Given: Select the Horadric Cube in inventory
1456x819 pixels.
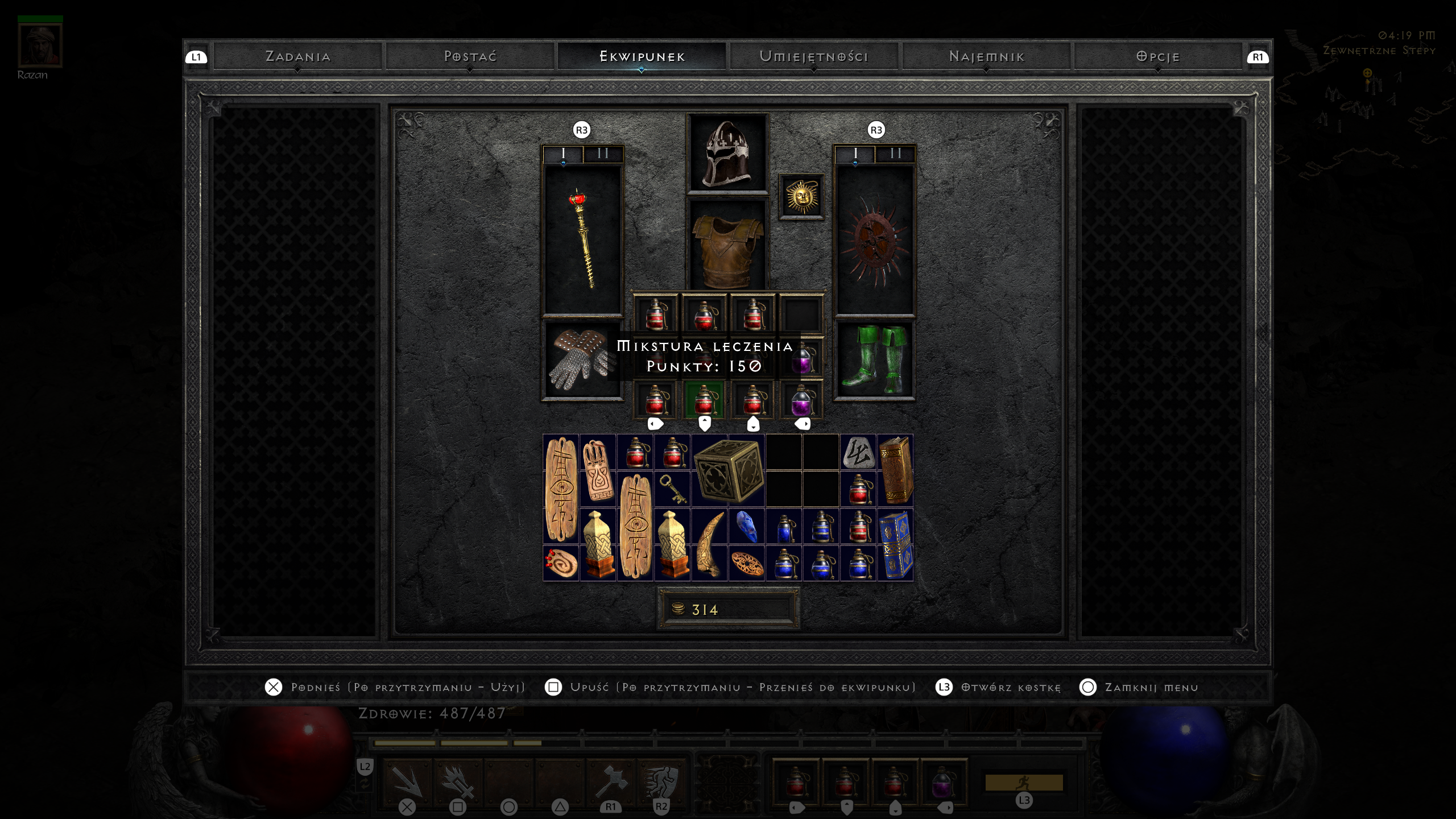Looking at the screenshot, I should (x=728, y=470).
